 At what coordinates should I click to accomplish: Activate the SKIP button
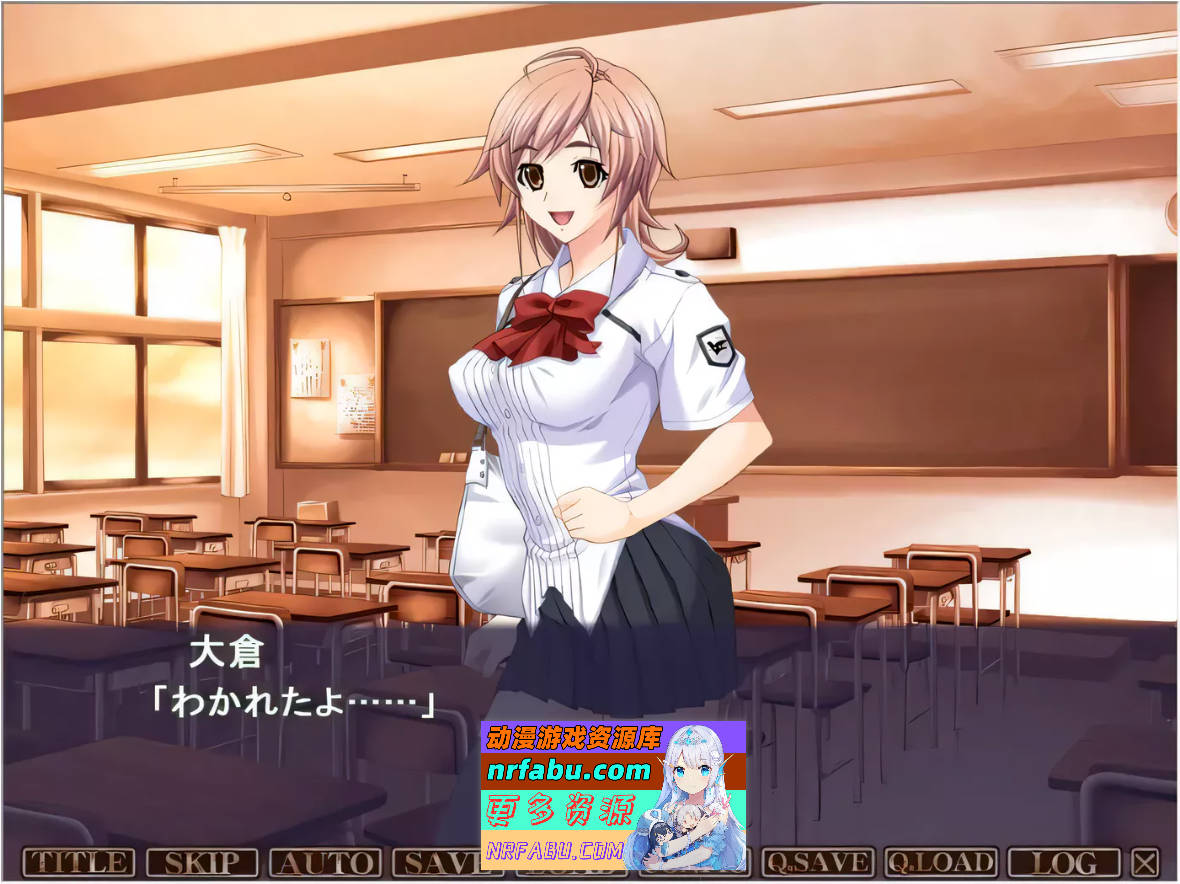(202, 862)
